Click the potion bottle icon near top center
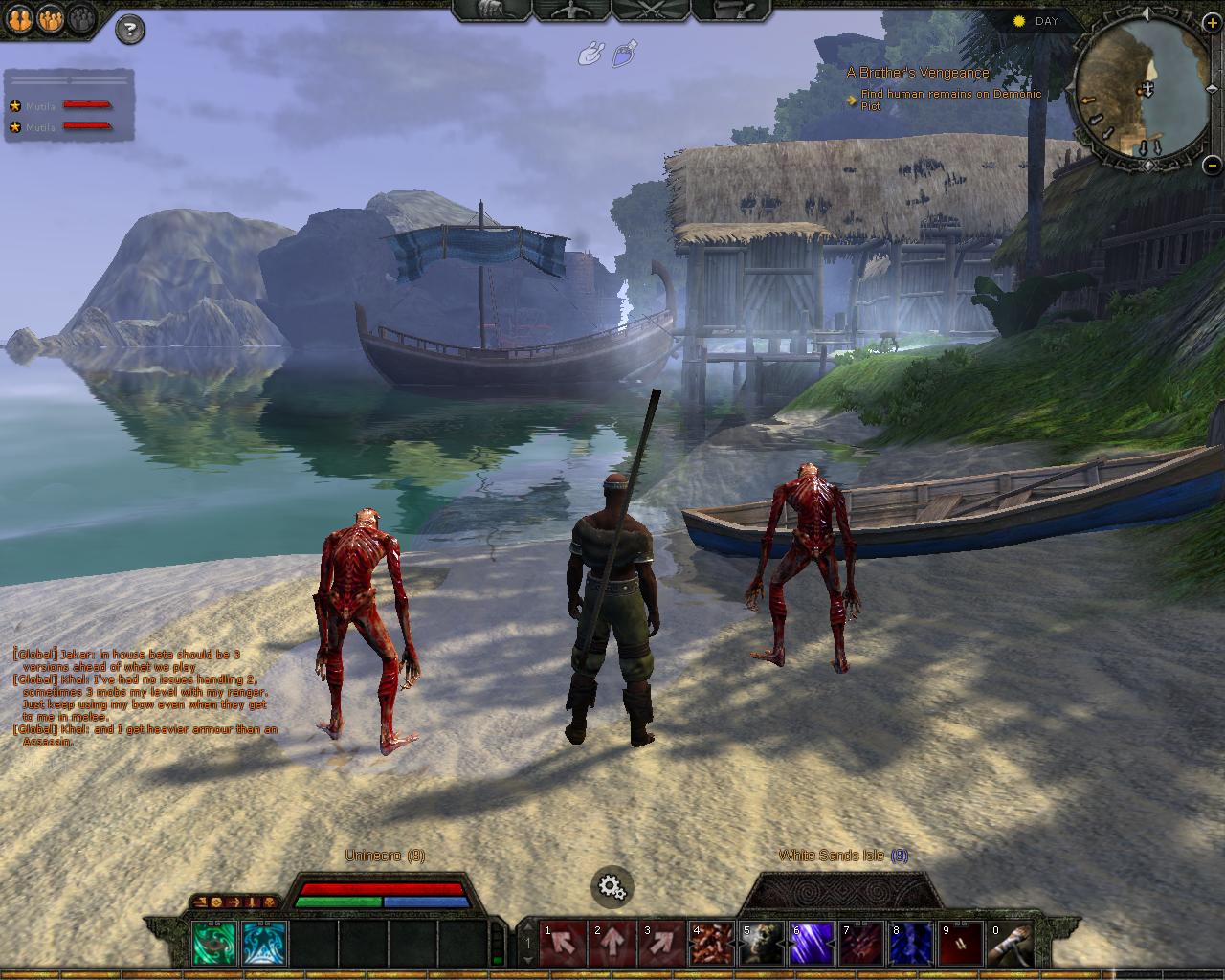This screenshot has height=980, width=1225. (622, 56)
